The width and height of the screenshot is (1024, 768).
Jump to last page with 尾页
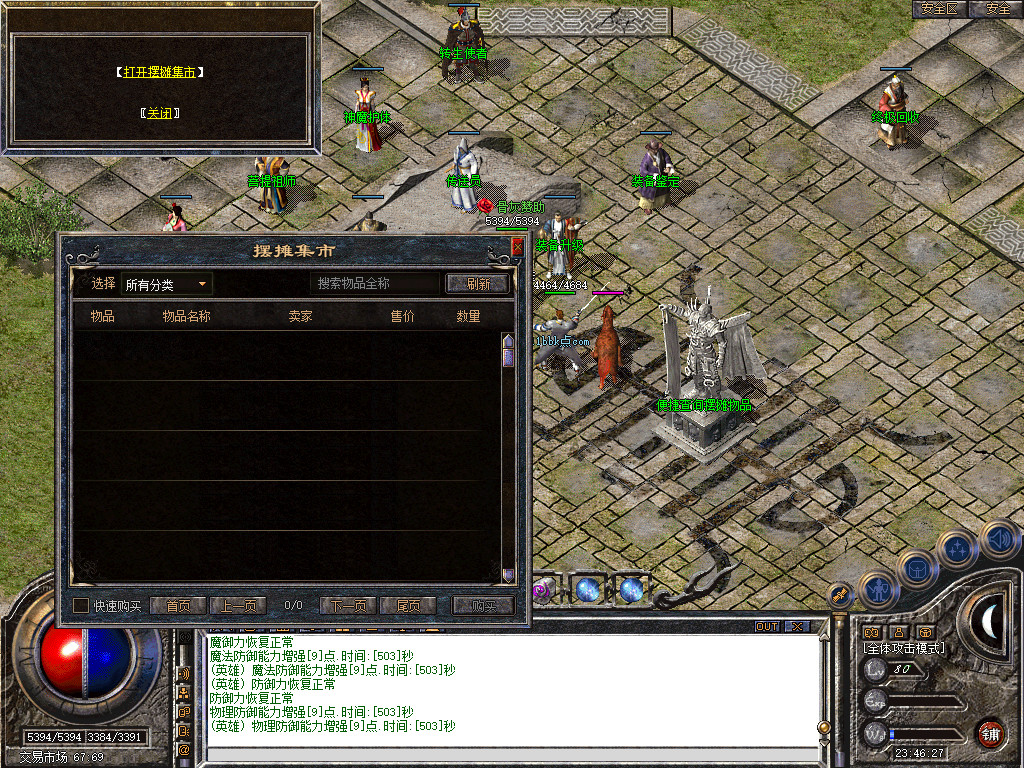(408, 606)
